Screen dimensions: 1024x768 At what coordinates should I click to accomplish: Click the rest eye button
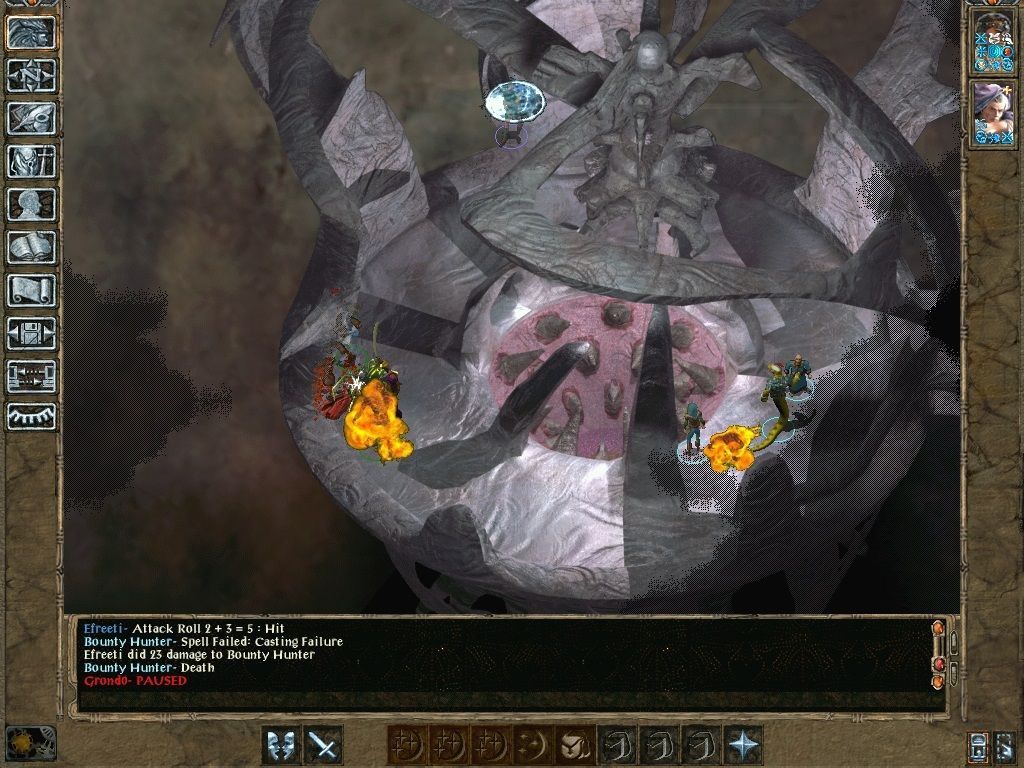(32, 415)
